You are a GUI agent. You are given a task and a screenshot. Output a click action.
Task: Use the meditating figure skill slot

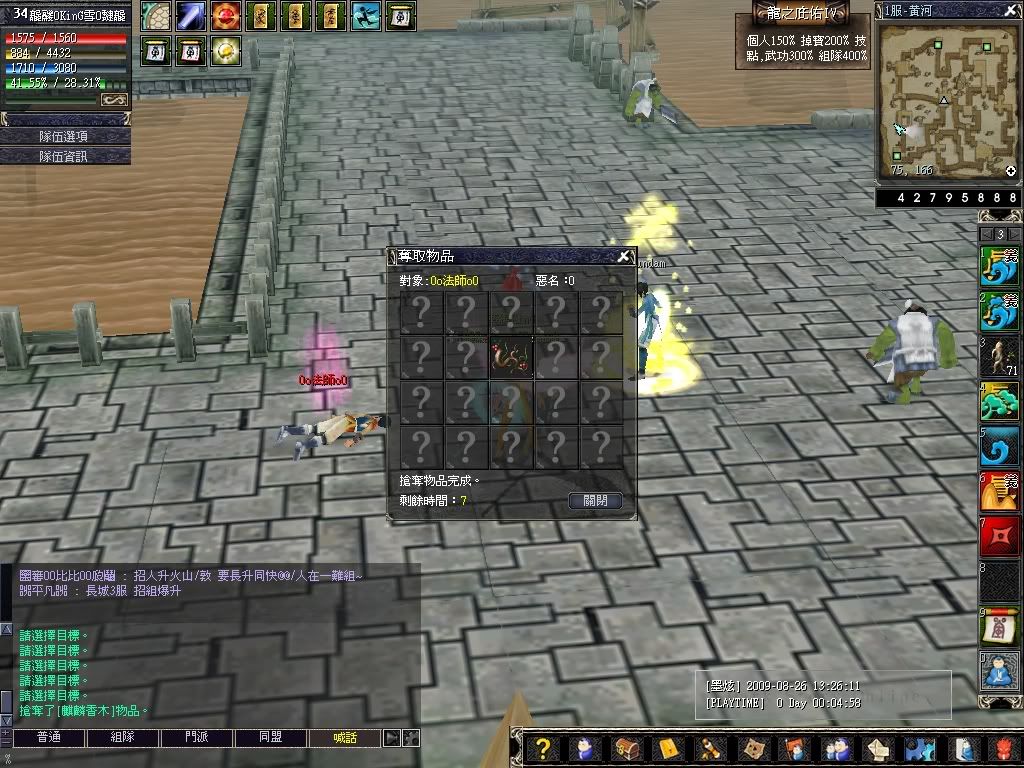[999, 670]
